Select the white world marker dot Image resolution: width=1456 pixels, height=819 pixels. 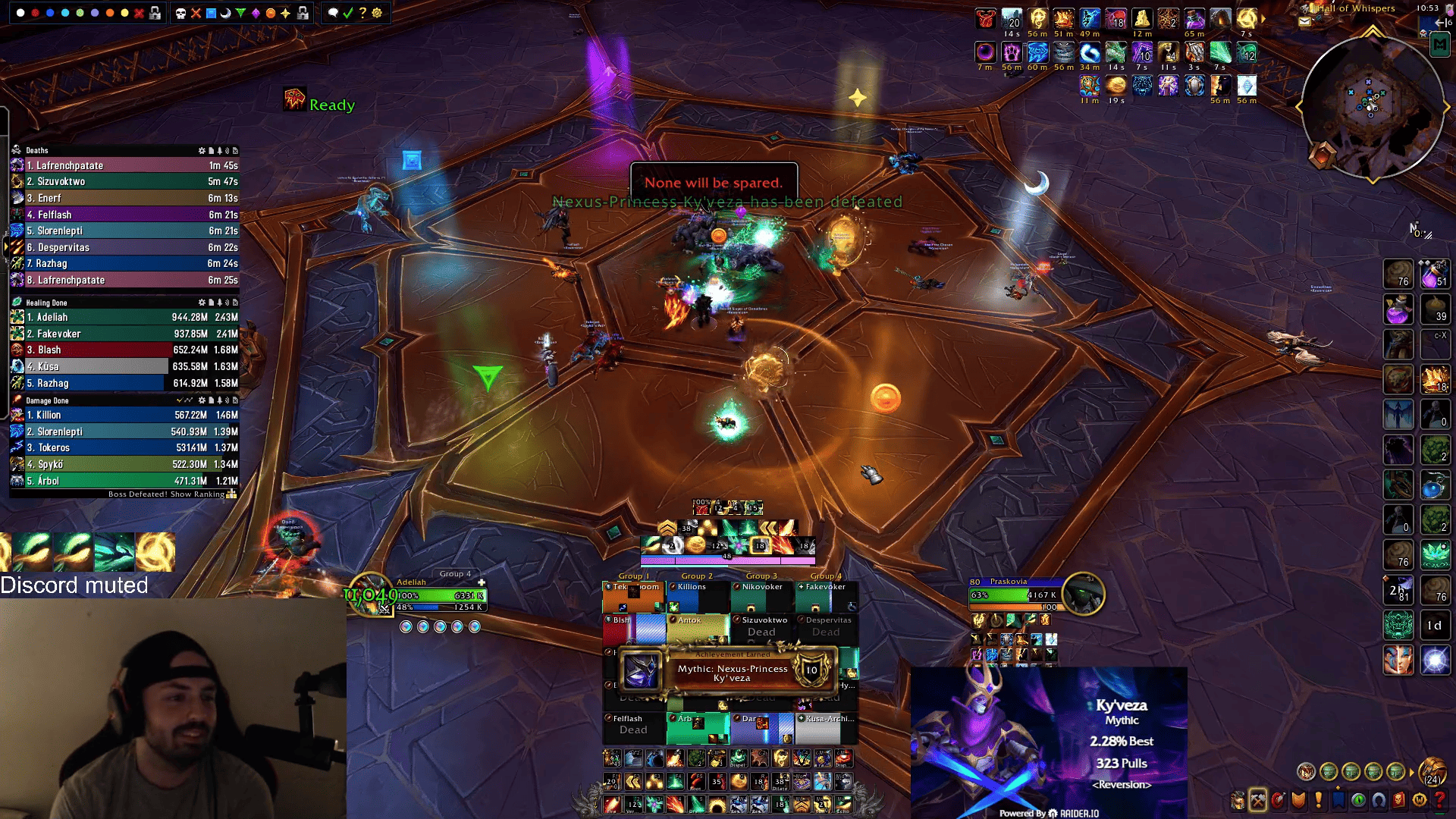click(20, 13)
